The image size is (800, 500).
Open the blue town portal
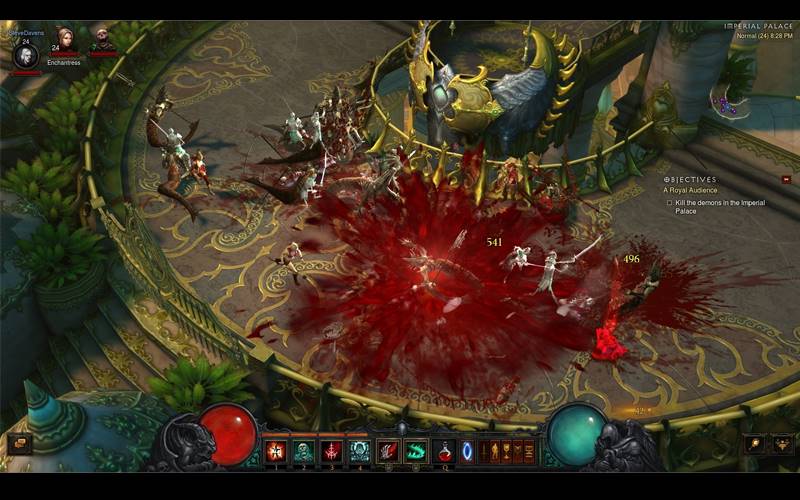467,451
